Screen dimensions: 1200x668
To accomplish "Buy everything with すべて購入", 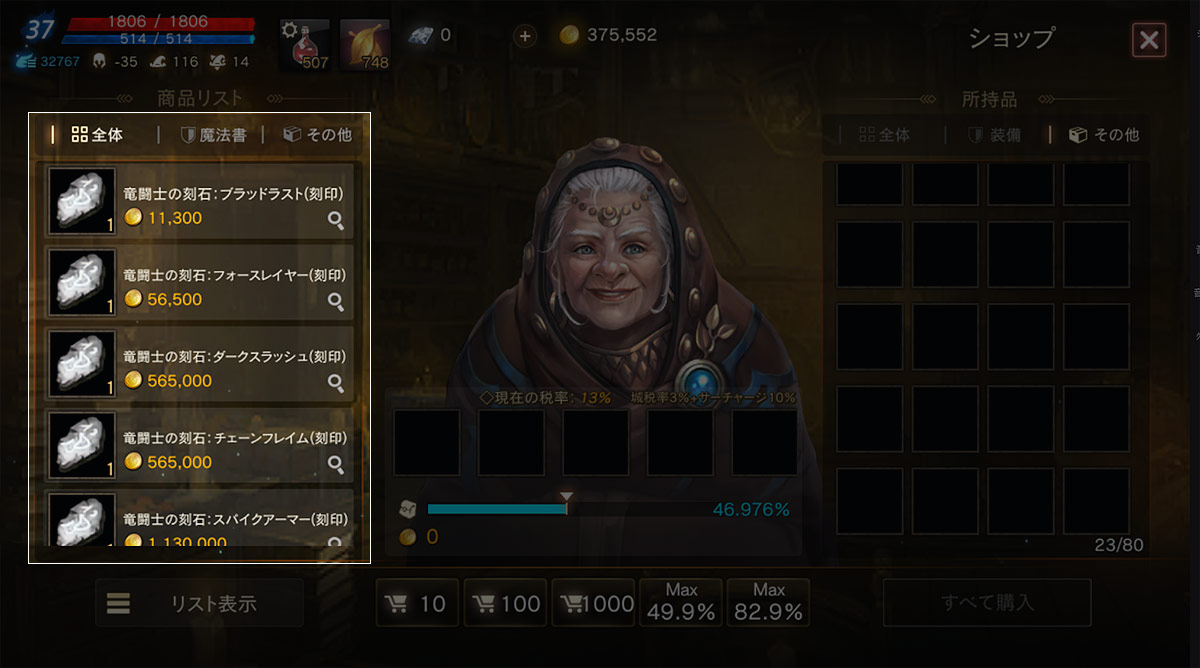I will (986, 603).
